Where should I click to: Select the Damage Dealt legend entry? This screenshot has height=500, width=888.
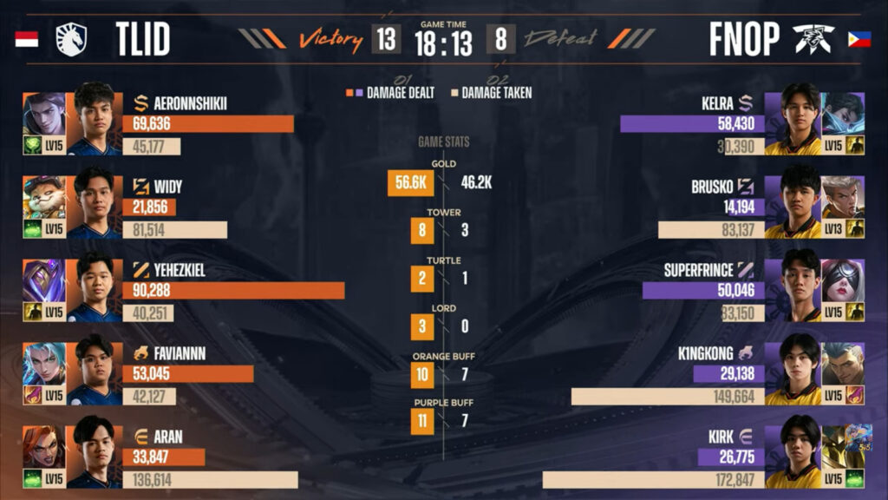click(x=395, y=93)
